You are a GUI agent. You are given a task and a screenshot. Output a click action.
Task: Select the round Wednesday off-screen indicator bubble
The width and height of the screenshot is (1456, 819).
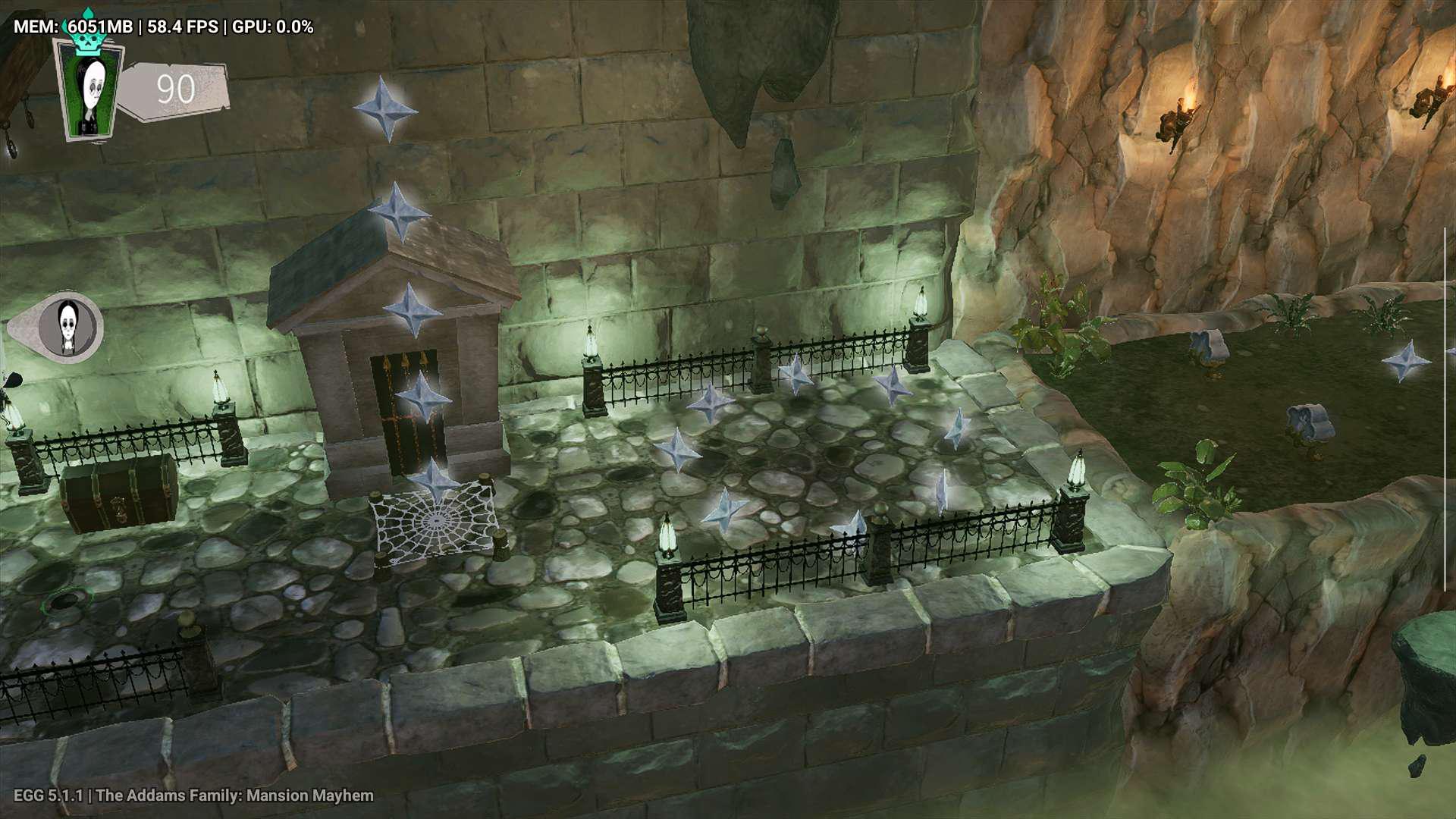click(69, 328)
